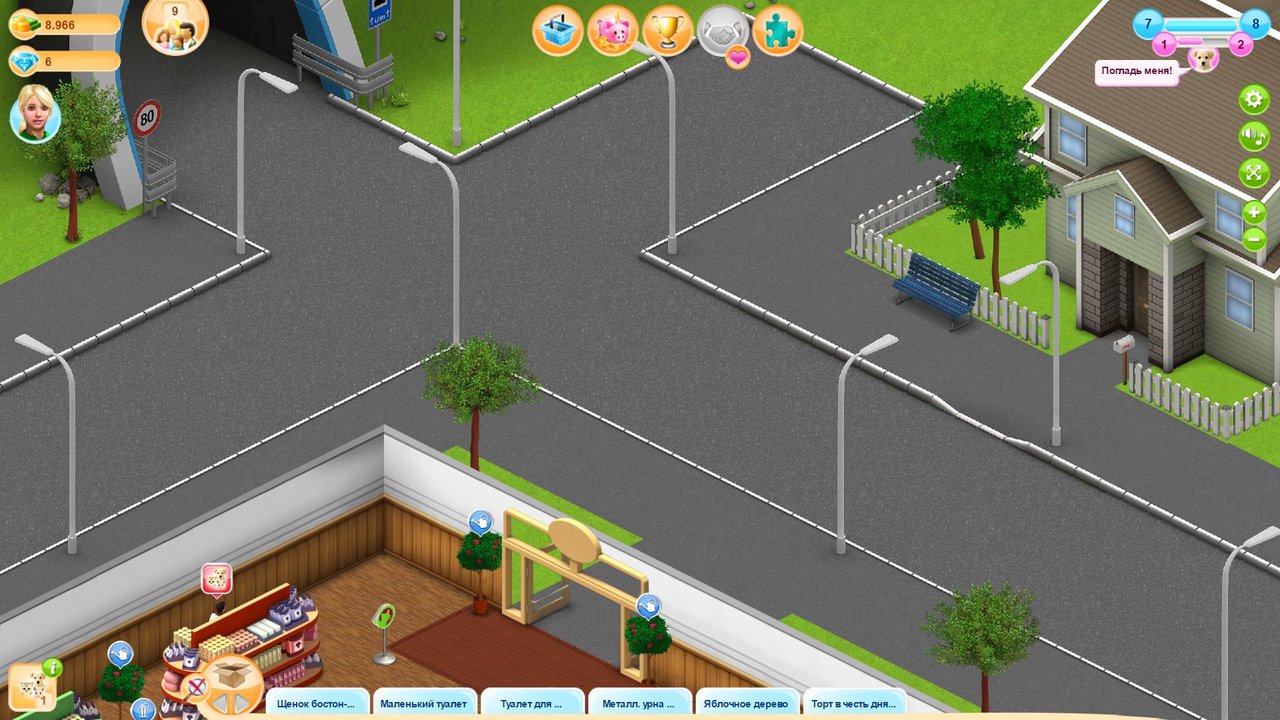Choose the "Яблочное дерево" item tab

click(746, 704)
